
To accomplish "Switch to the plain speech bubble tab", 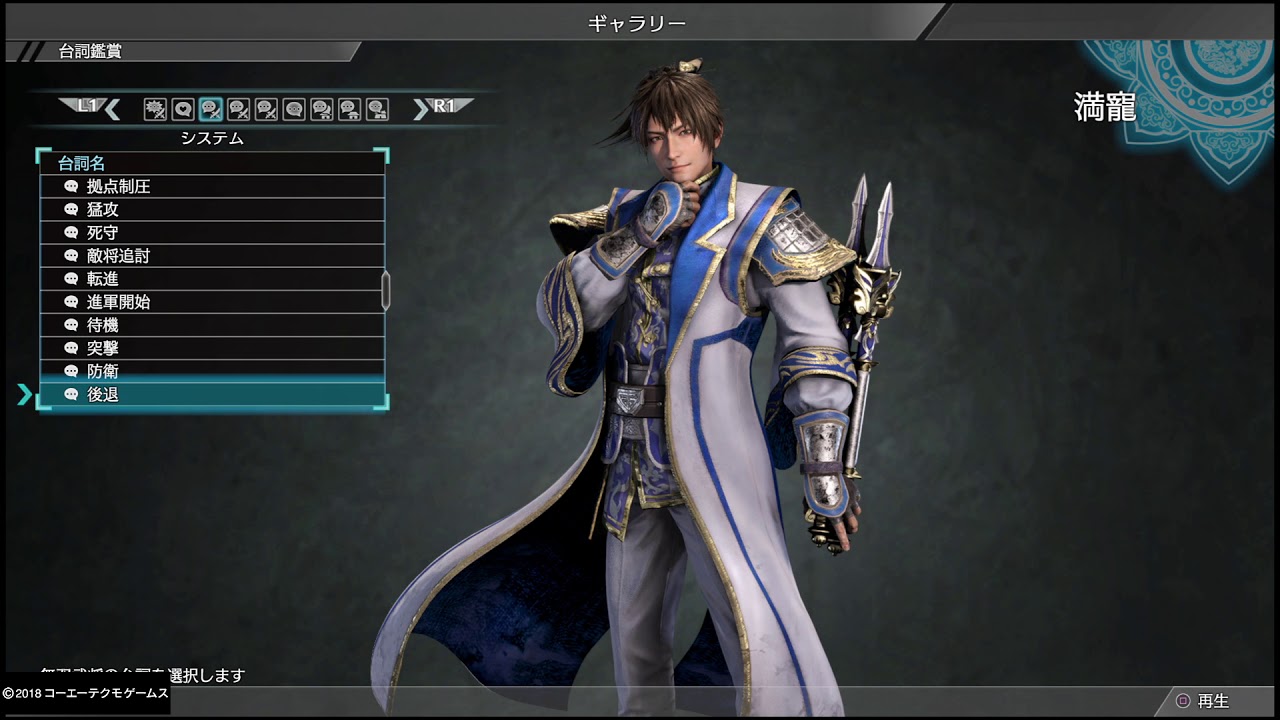I will (294, 109).
